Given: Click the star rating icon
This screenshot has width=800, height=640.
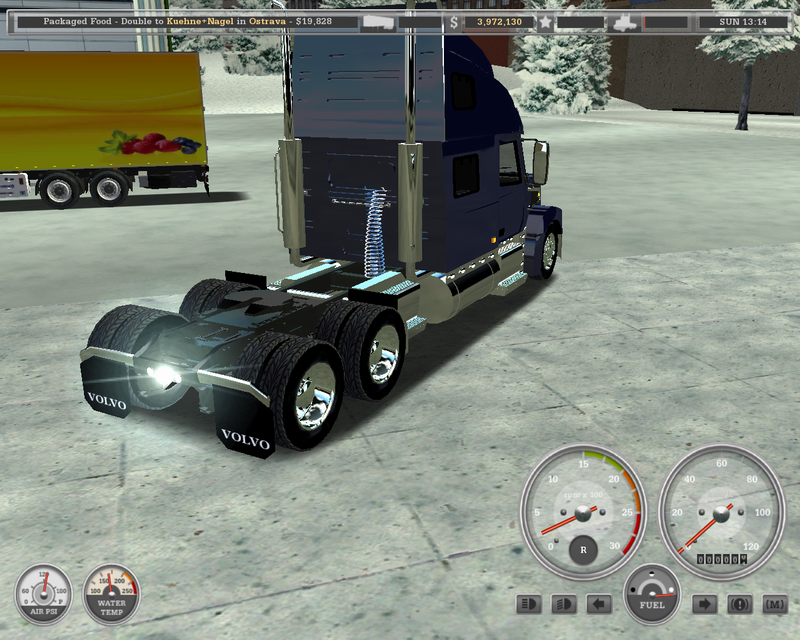Looking at the screenshot, I should click(545, 21).
